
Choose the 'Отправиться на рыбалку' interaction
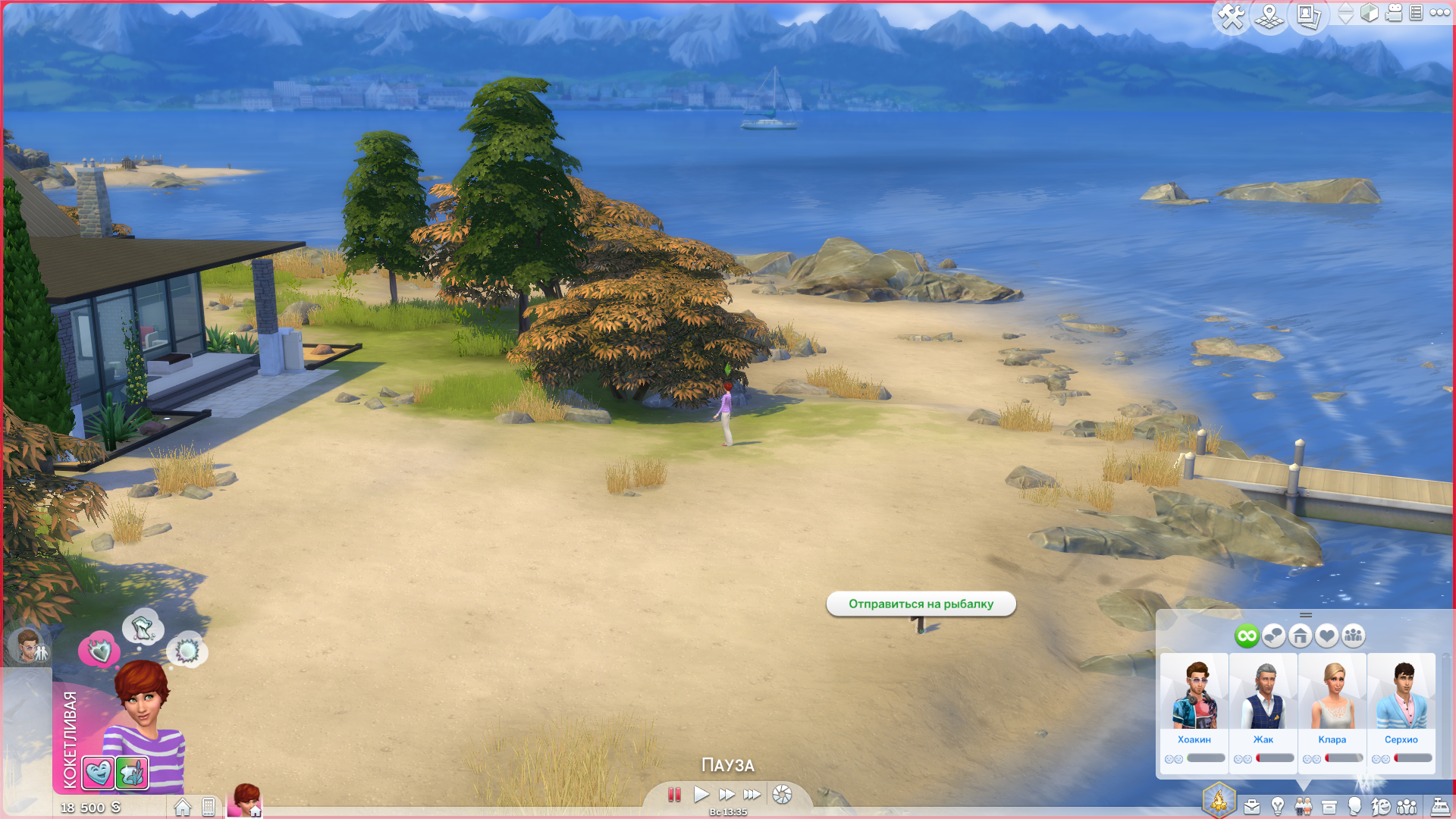pos(921,604)
